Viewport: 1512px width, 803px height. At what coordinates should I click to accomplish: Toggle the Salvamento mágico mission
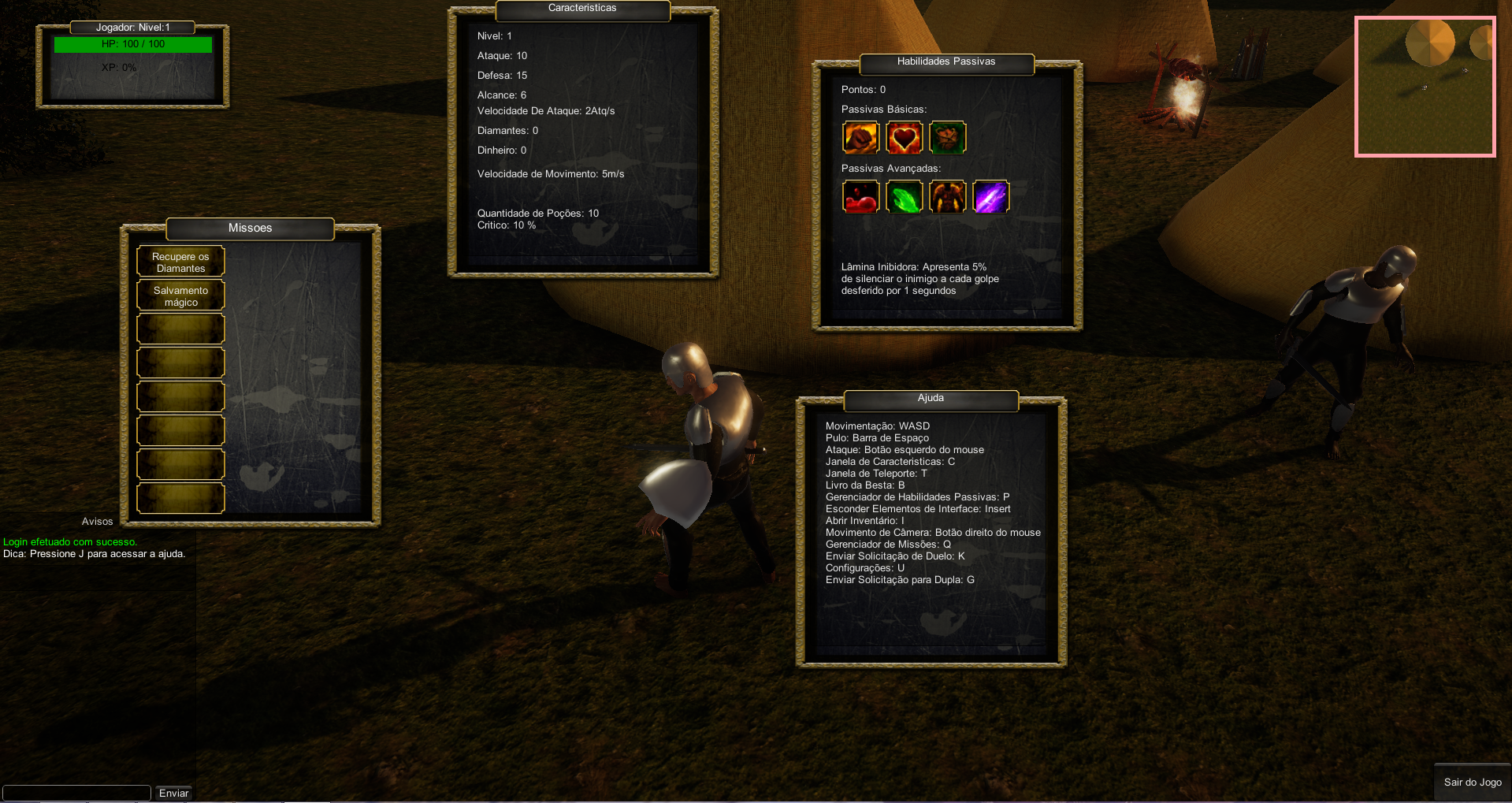pos(180,295)
